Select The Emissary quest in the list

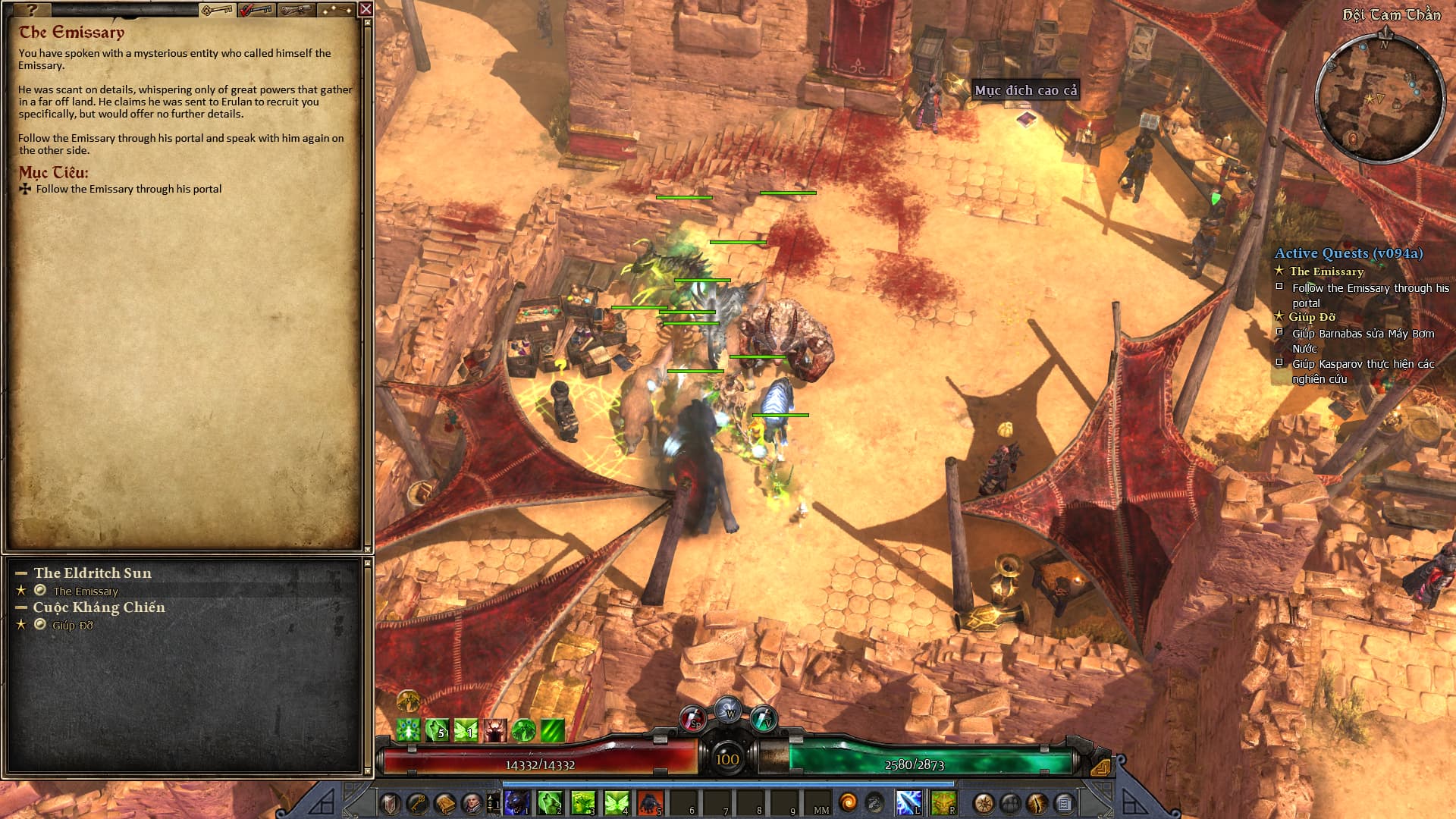[x=86, y=591]
